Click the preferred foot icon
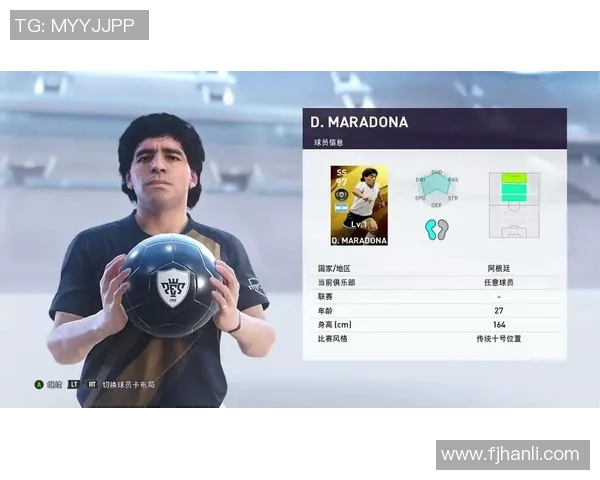The image size is (600, 480). pos(436,229)
